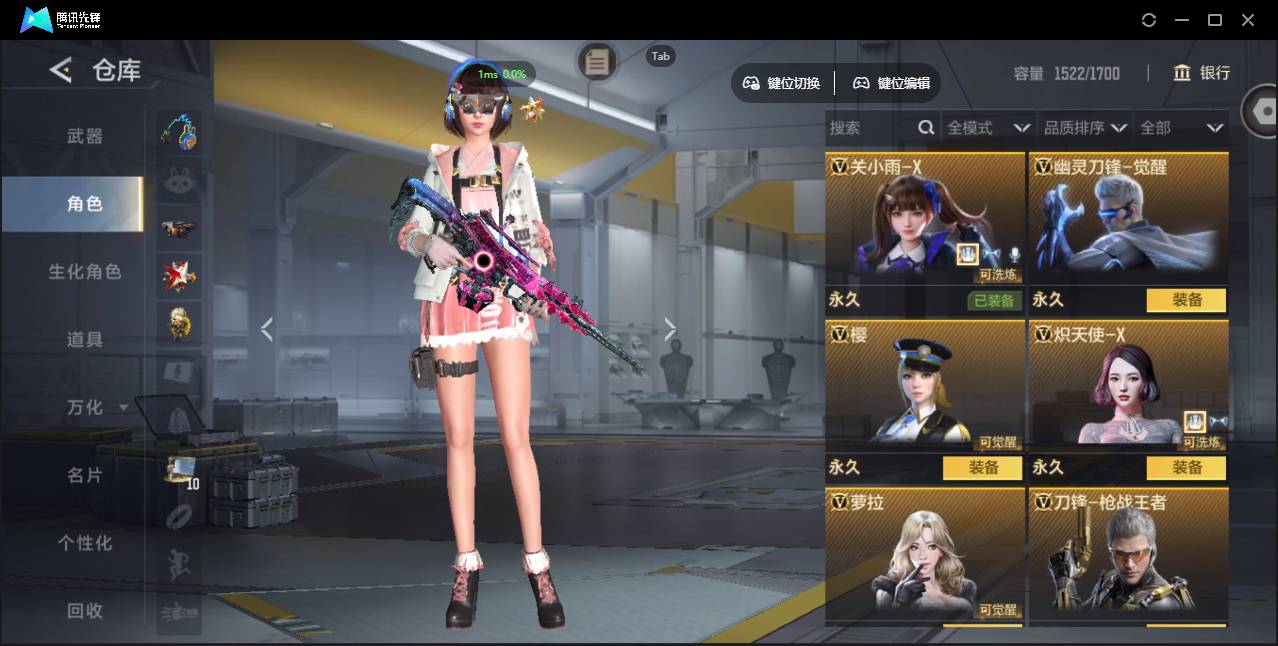This screenshot has height=646, width=1278.
Task: Open the 银行 bank
Action: coord(1202,73)
